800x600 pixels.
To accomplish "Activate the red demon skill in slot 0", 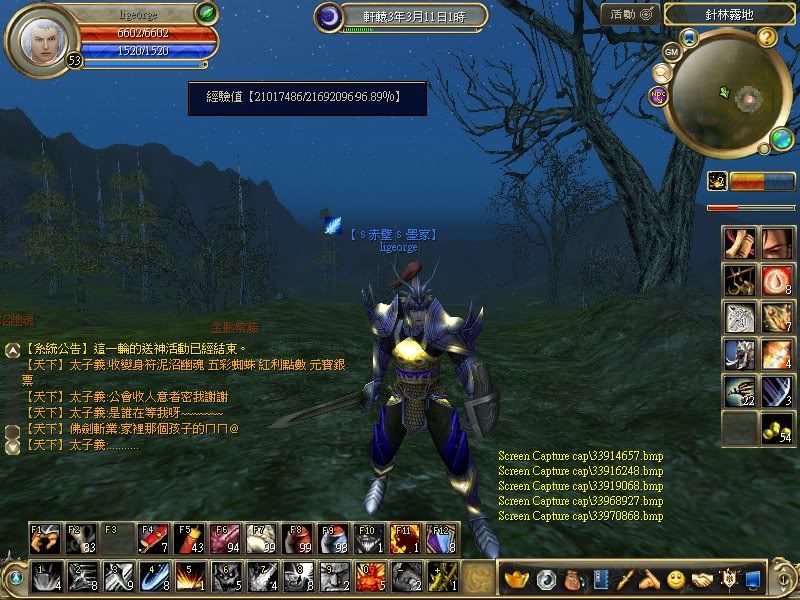I will (369, 577).
